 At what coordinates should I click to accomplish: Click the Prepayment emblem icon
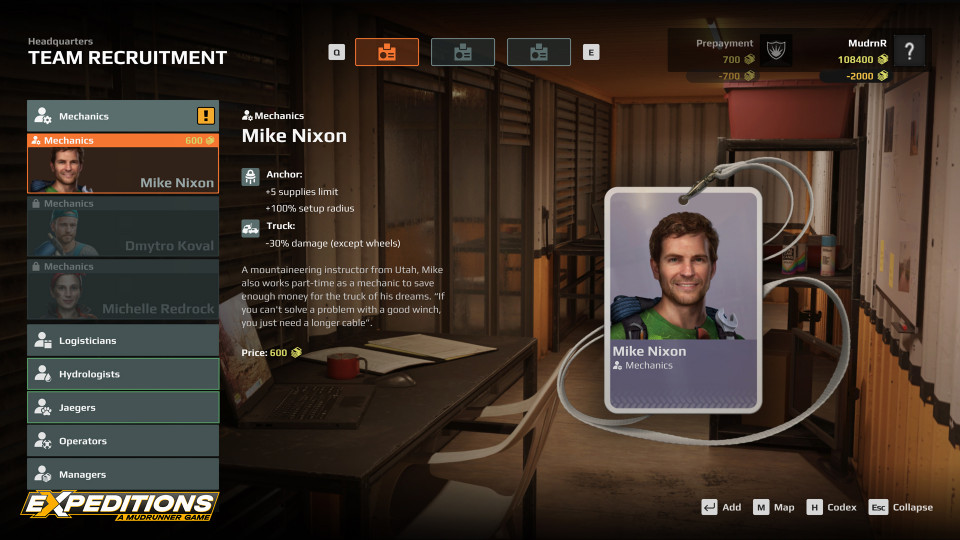pyautogui.click(x=777, y=51)
